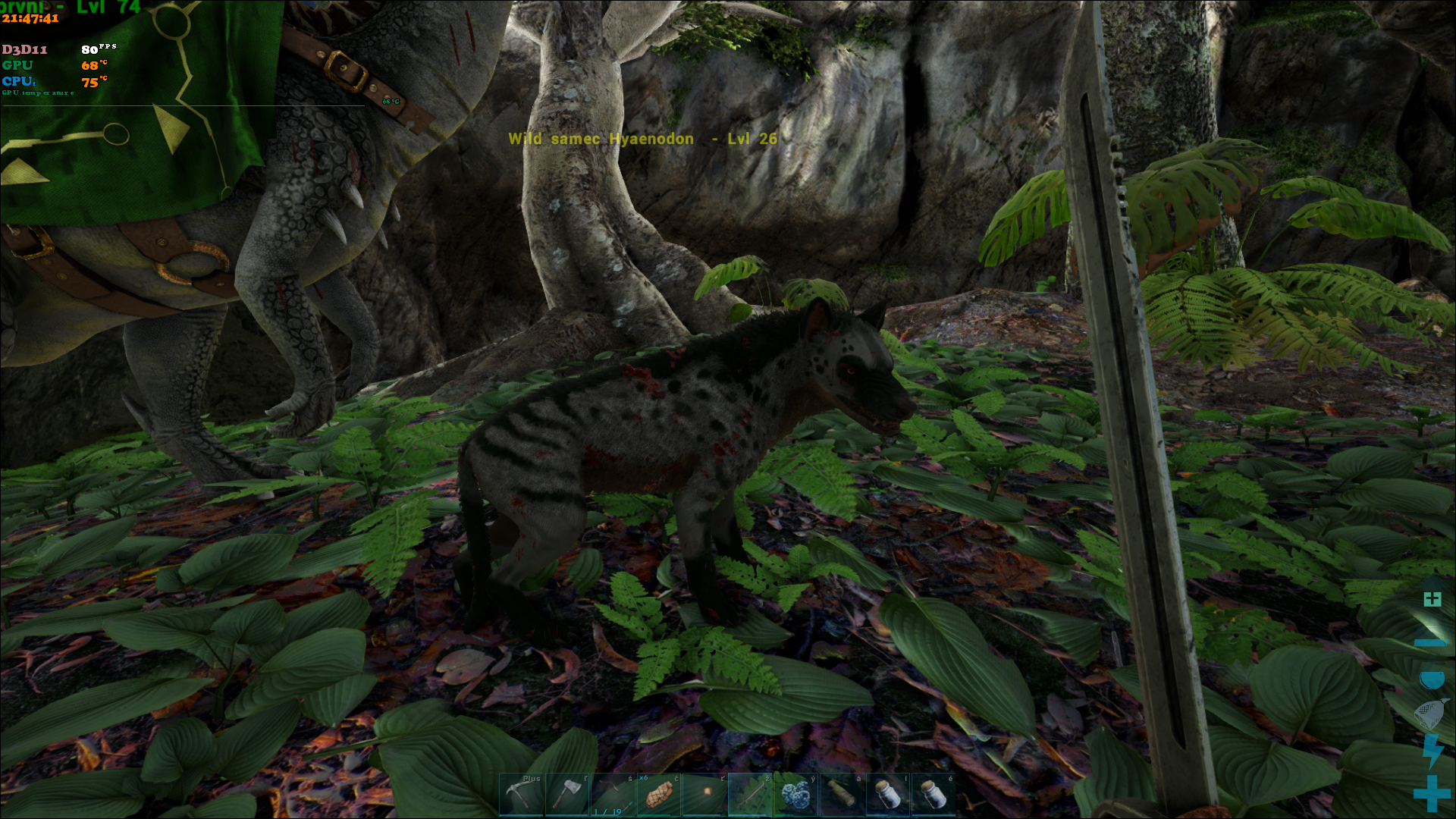Select the green cylinder item slot
This screenshot has height=819, width=1456.
click(842, 795)
